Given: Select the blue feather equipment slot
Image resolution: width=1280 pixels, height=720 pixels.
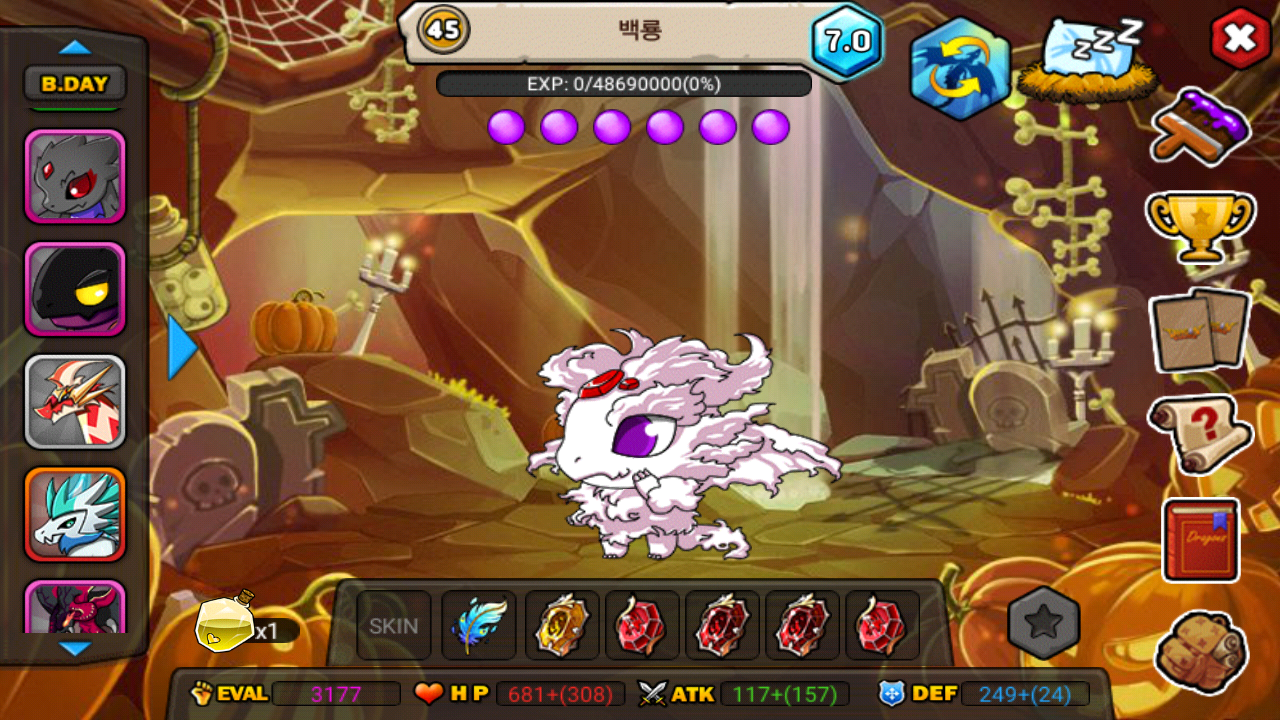Looking at the screenshot, I should click(x=478, y=626).
